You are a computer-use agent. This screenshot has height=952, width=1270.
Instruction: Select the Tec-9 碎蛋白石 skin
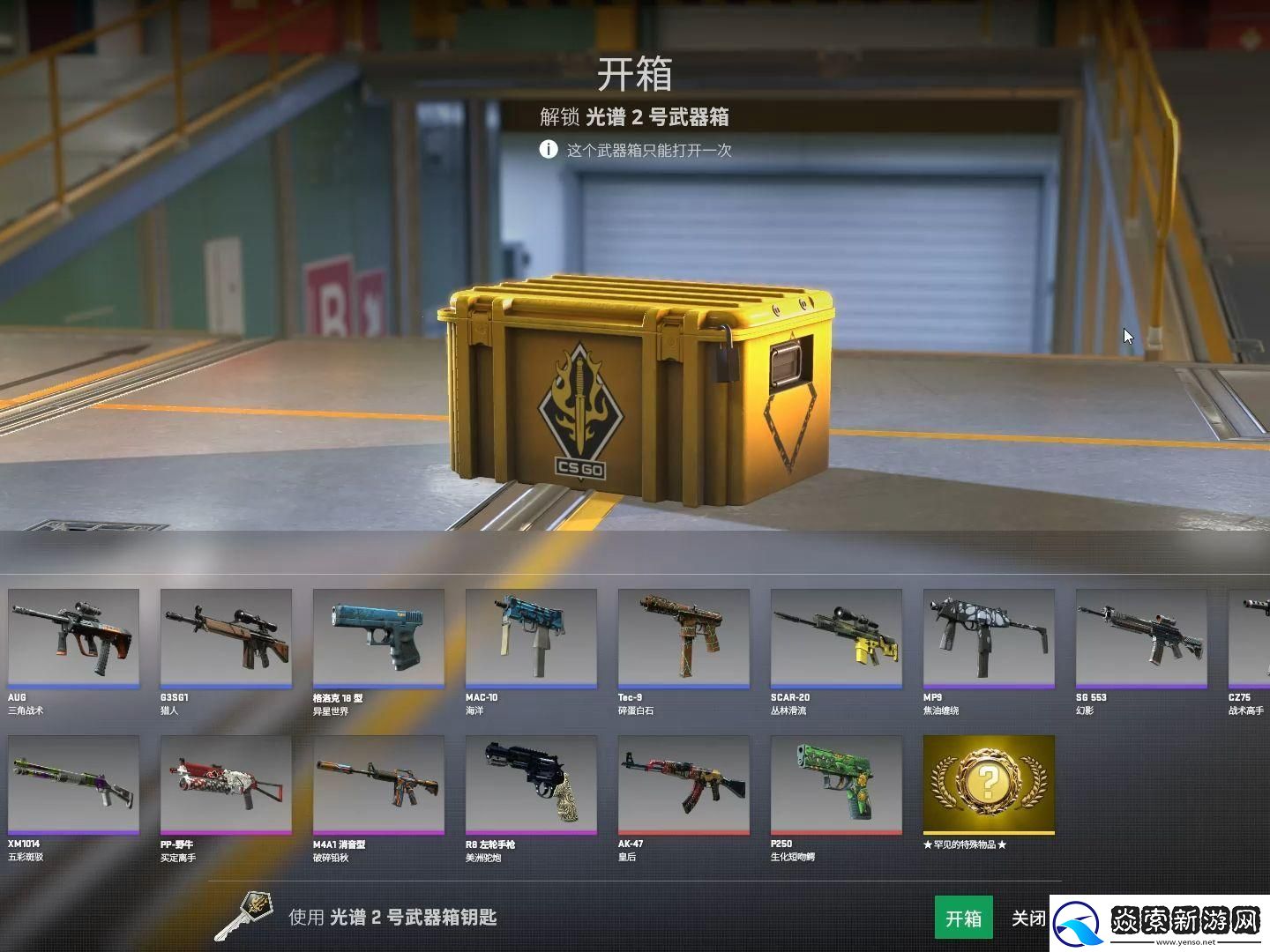tap(684, 639)
